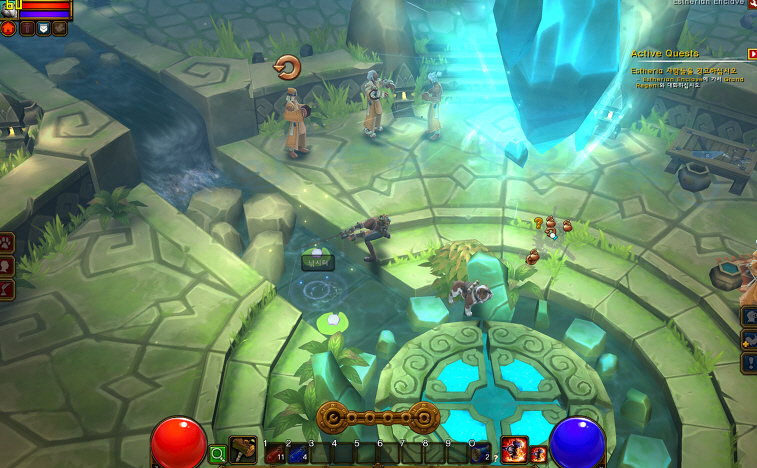Click the pet portrait in the corner
The height and width of the screenshot is (468, 757).
pos(8,8)
